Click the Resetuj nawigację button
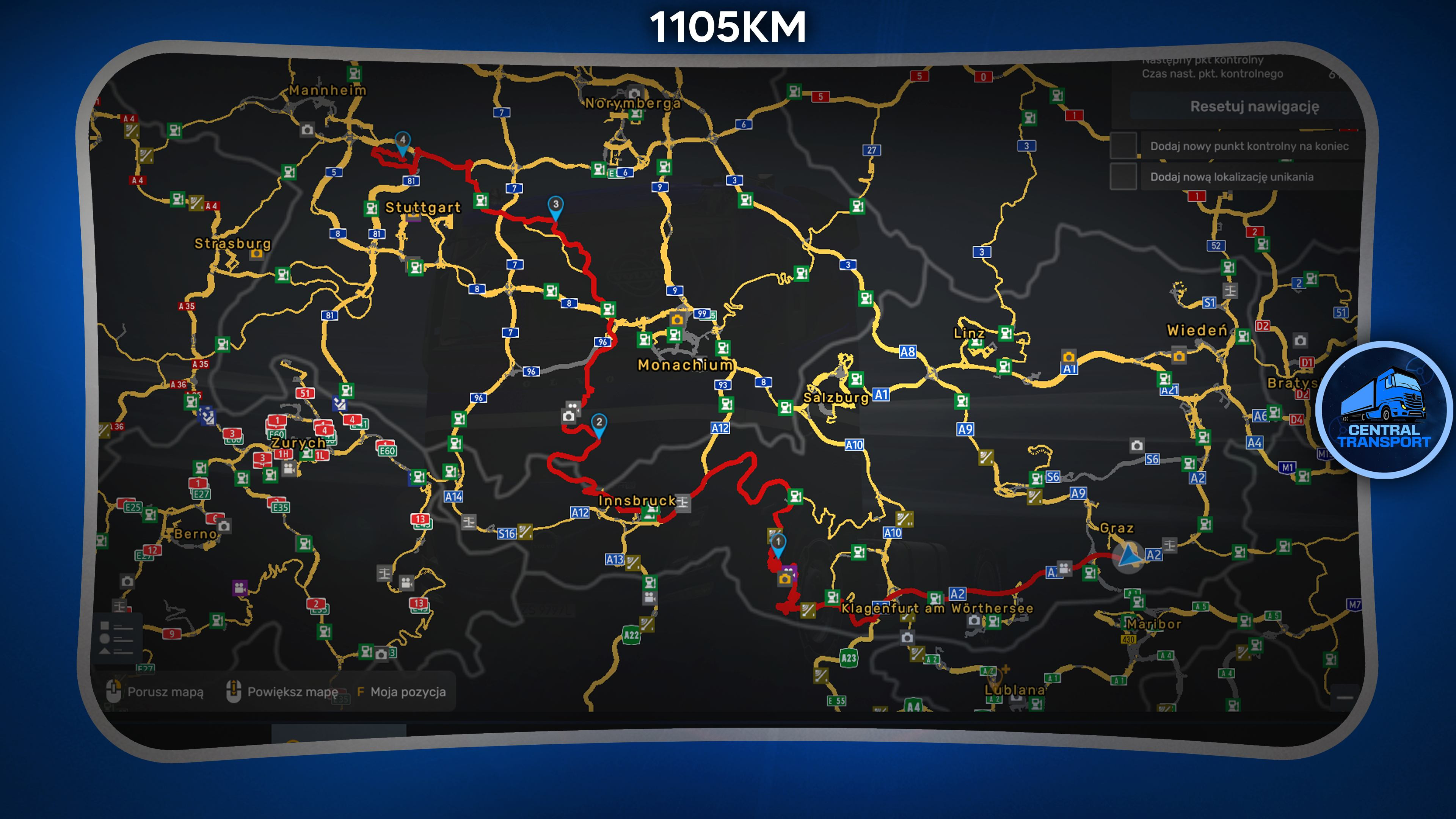Viewport: 1456px width, 819px height. coord(1254,107)
